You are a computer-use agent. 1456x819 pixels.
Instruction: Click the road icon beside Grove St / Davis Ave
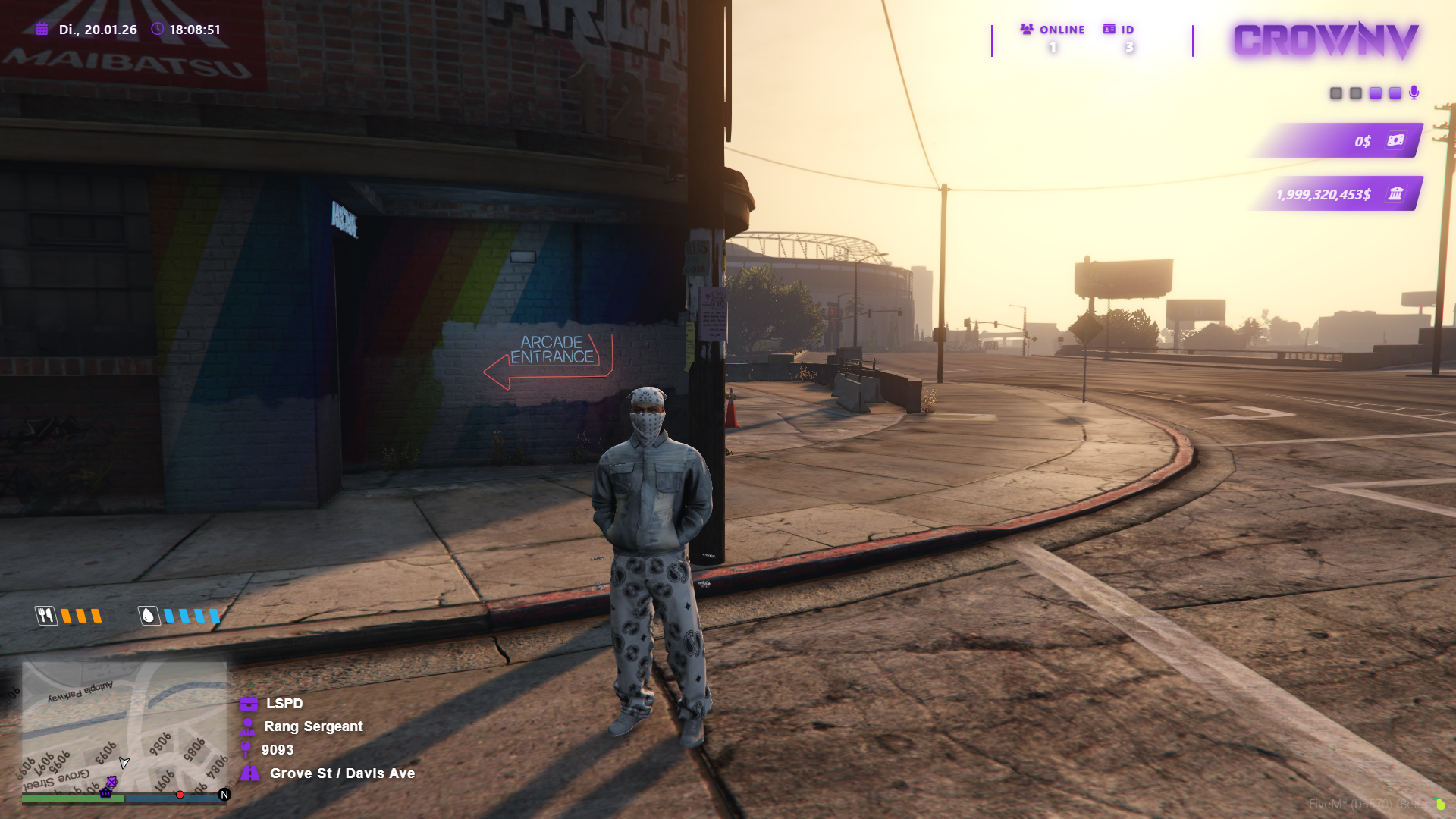250,773
